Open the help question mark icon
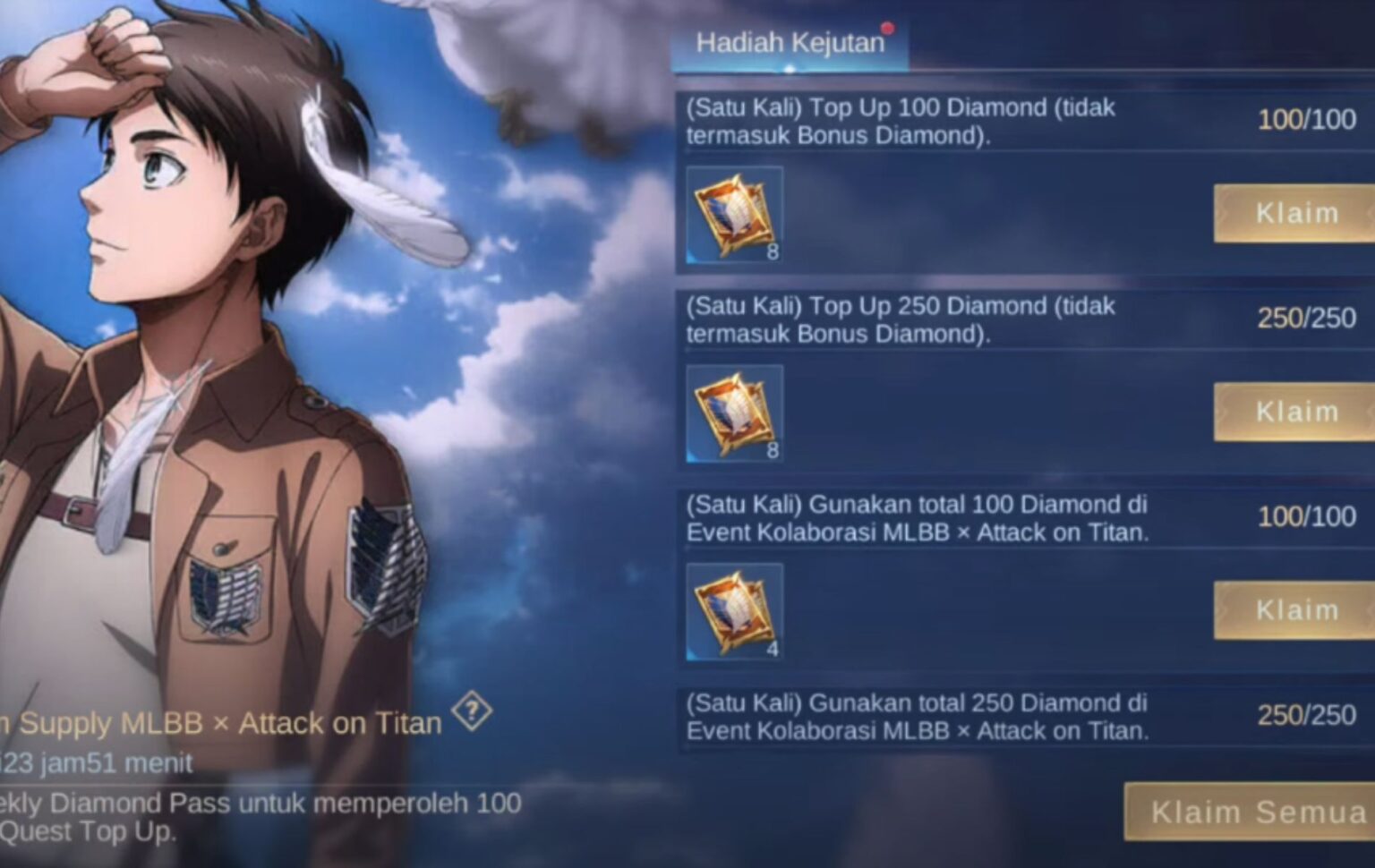Viewport: 1375px width, 868px height. click(x=474, y=711)
